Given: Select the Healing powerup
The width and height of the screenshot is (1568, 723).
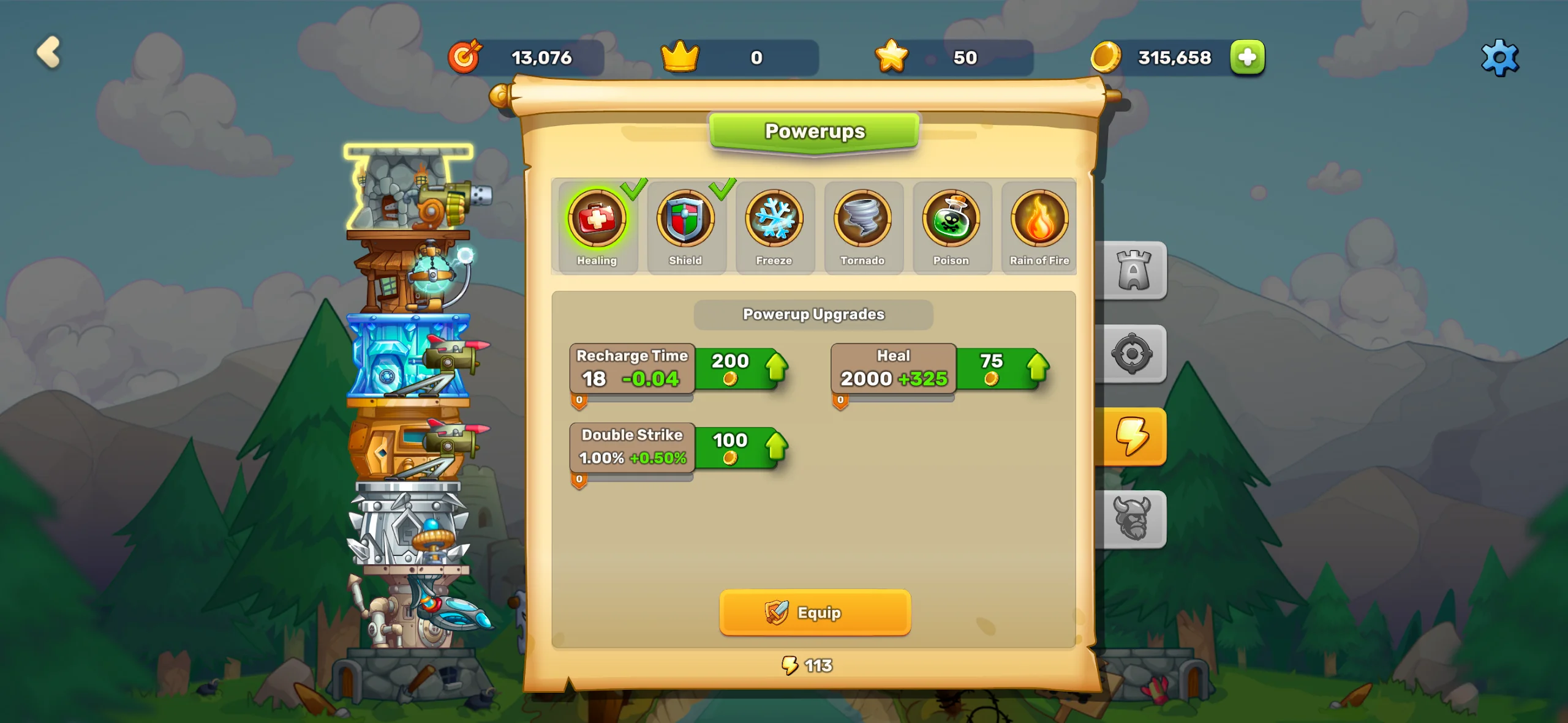Looking at the screenshot, I should pos(597,225).
